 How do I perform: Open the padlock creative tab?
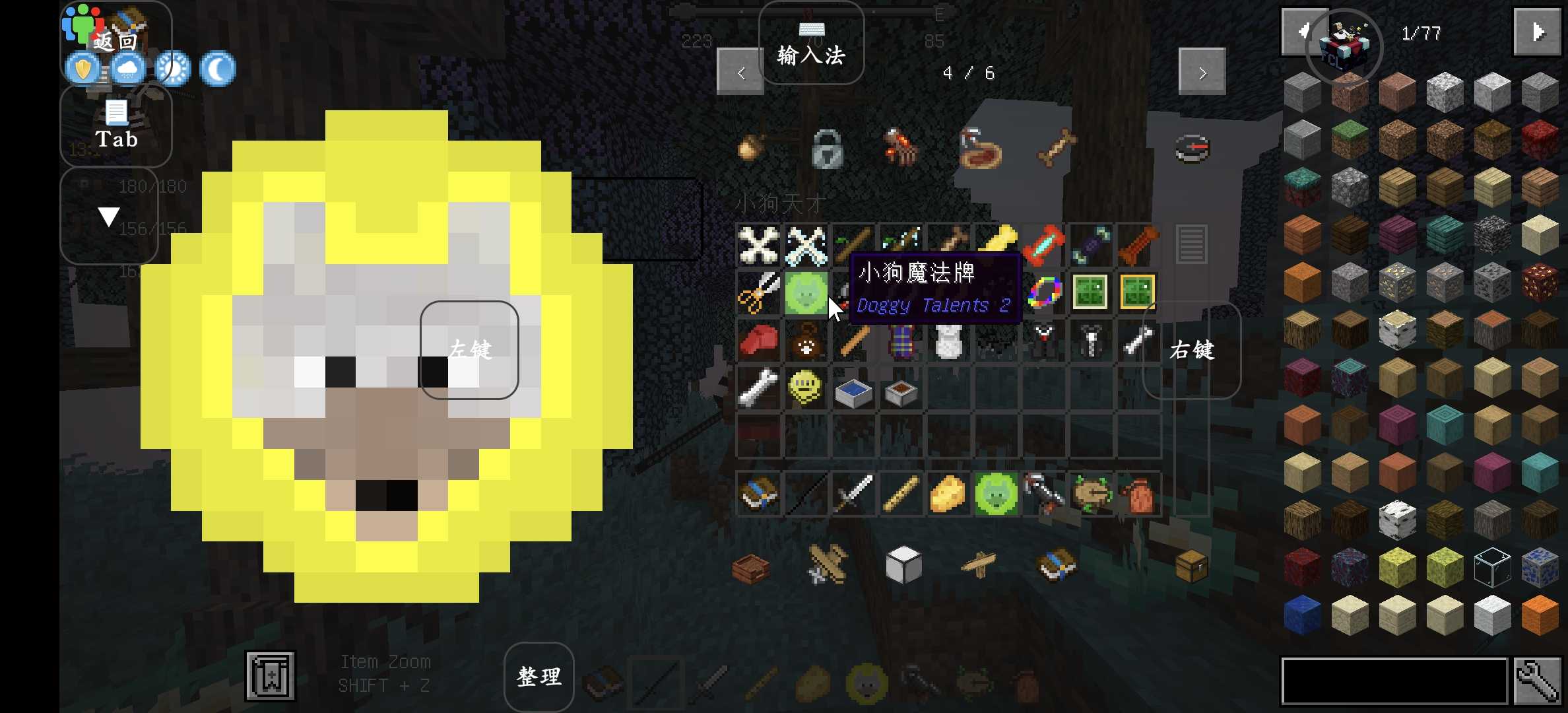pos(827,149)
